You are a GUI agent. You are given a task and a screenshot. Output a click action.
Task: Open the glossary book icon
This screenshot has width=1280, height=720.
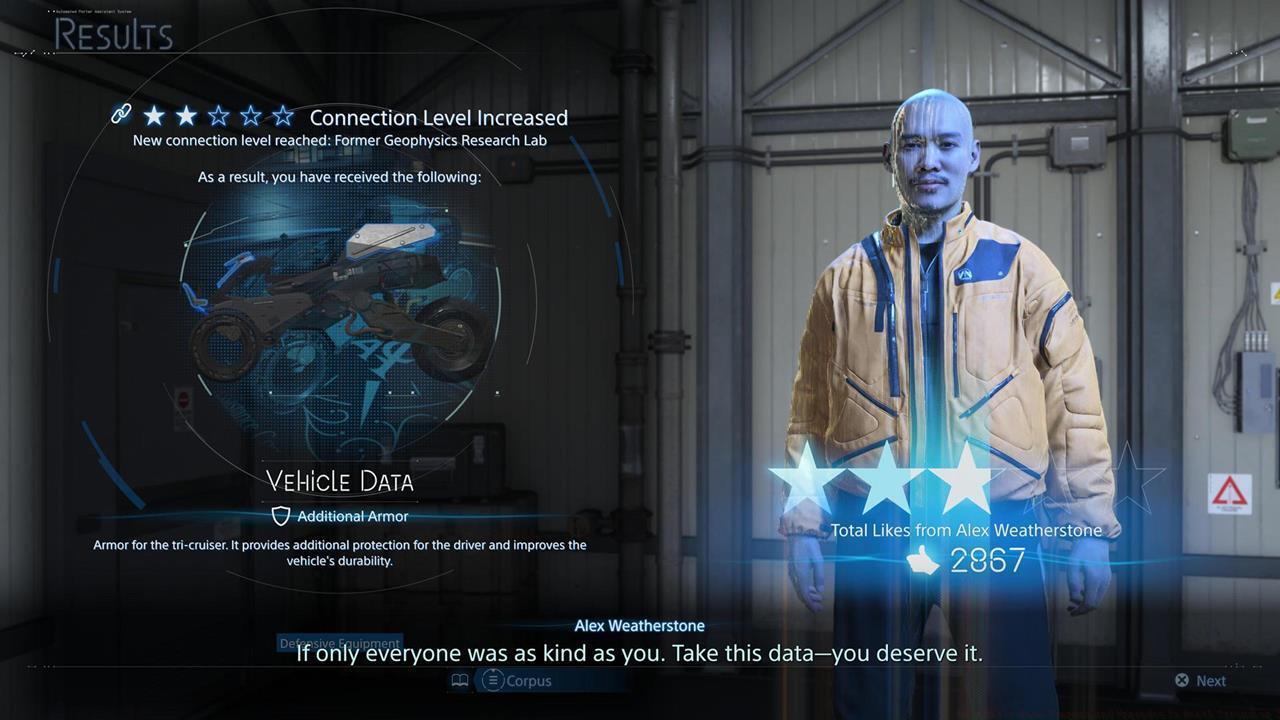[459, 680]
